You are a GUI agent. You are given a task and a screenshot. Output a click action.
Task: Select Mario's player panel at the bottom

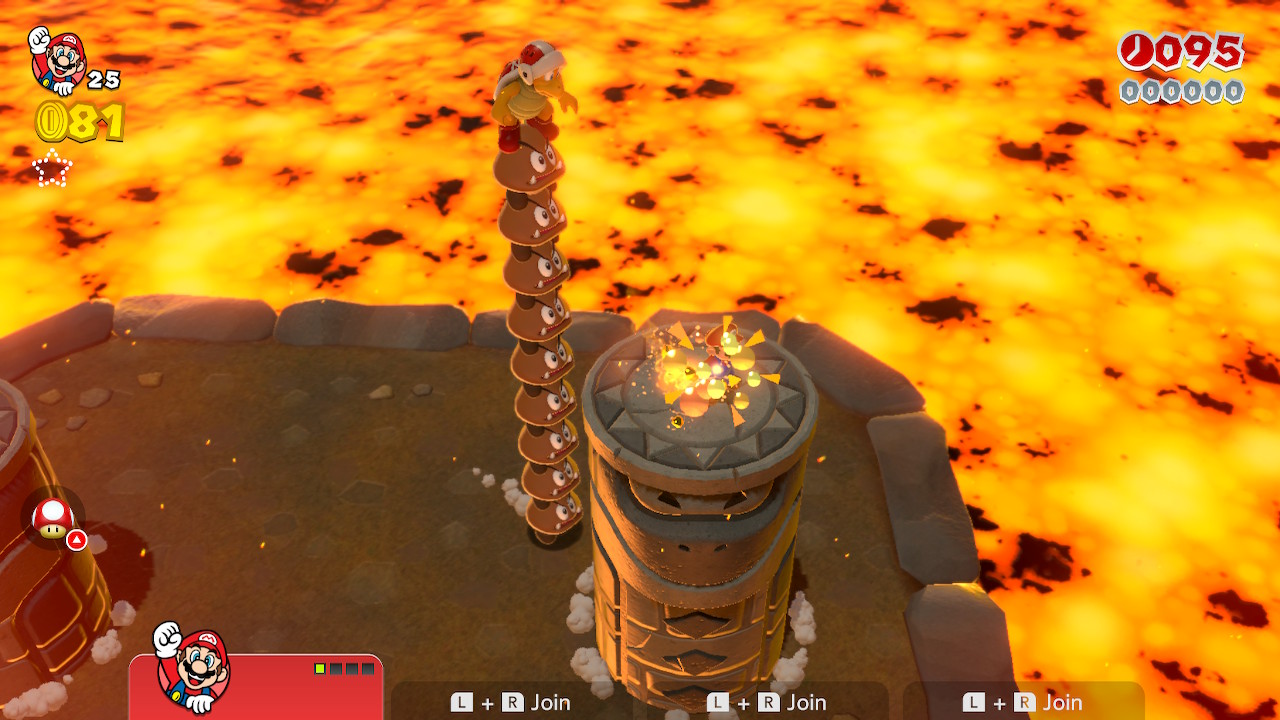tap(256, 686)
